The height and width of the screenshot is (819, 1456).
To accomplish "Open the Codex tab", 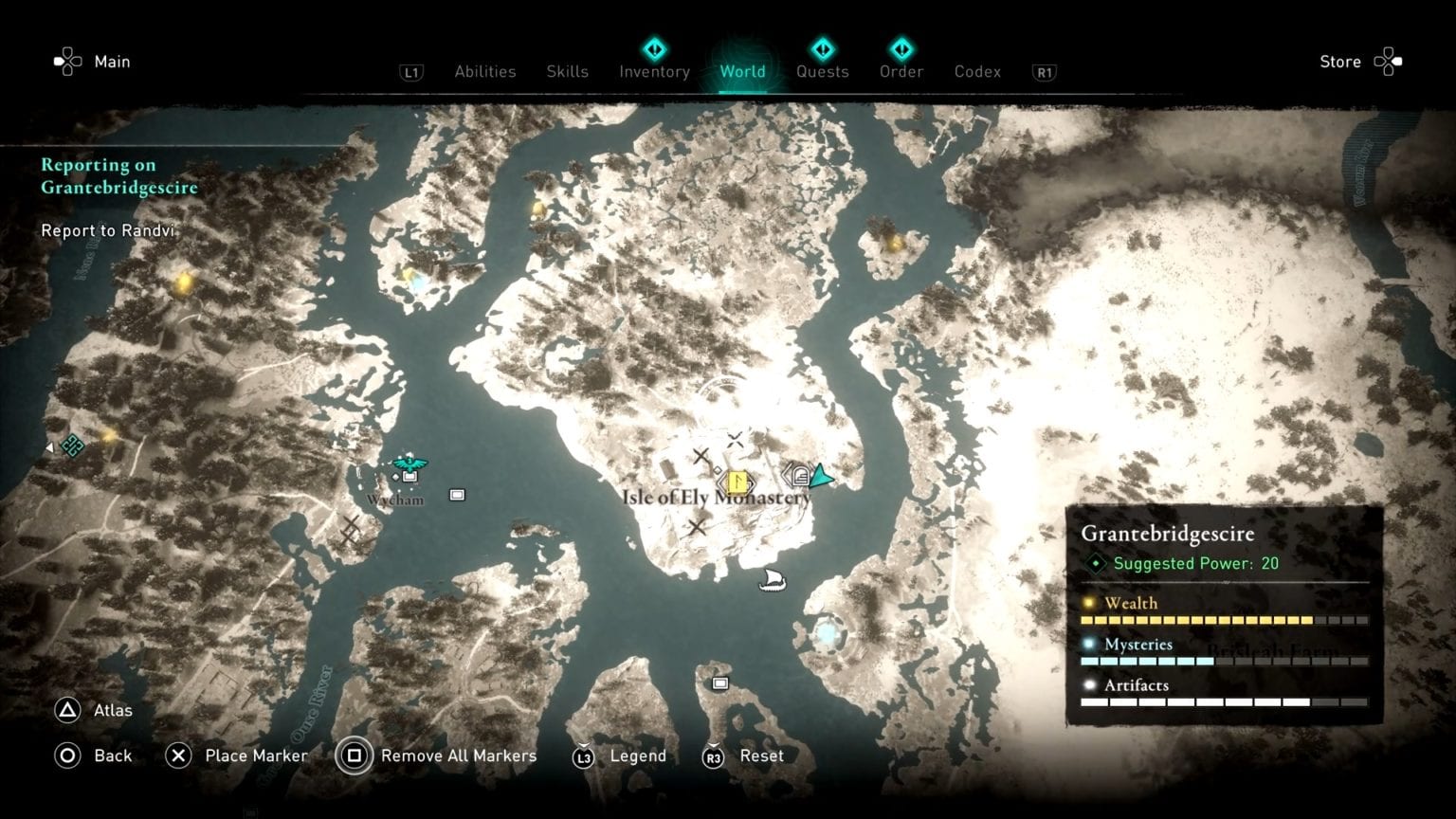I will (x=976, y=71).
